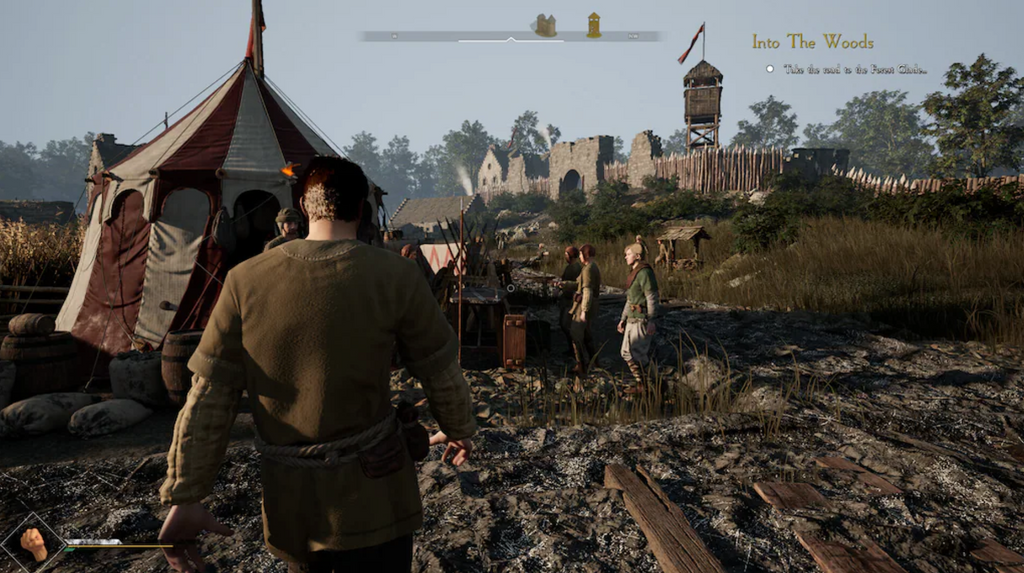
Task: Open the Into The Woods quest tracker
Action: pyautogui.click(x=812, y=42)
